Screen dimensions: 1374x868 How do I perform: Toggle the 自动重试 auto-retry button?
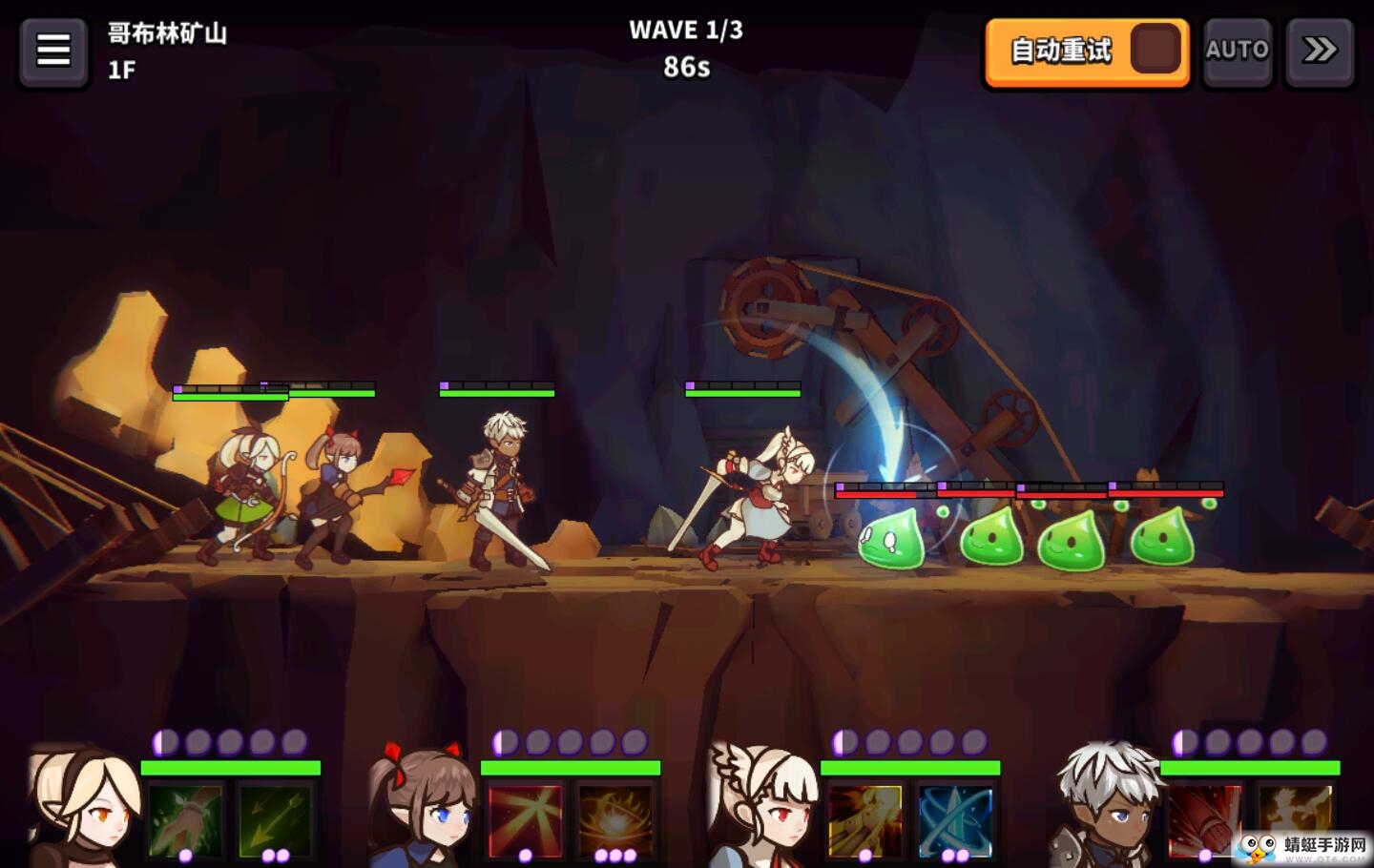(1087, 52)
